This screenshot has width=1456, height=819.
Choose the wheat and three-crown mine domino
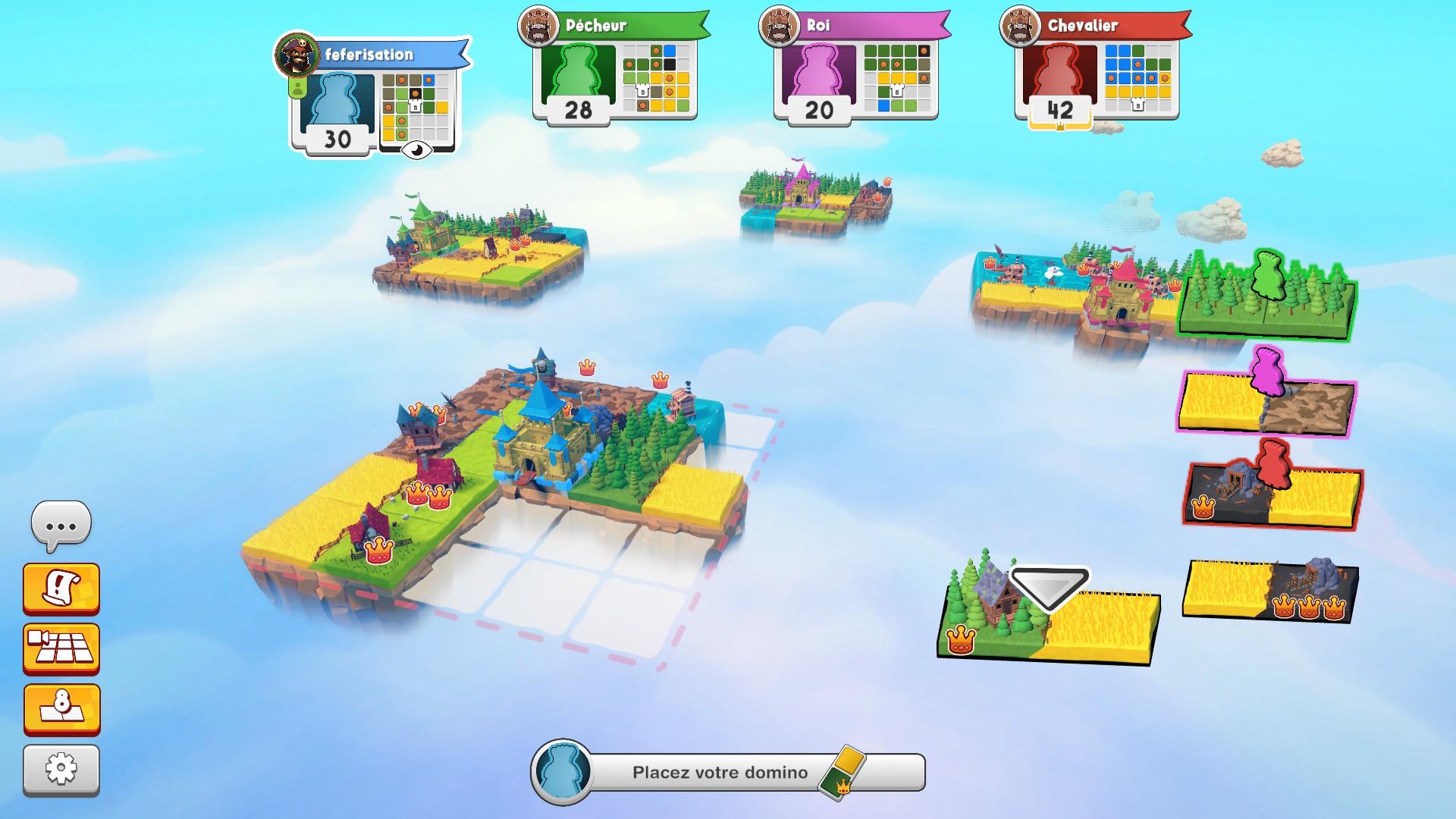[x=1271, y=590]
